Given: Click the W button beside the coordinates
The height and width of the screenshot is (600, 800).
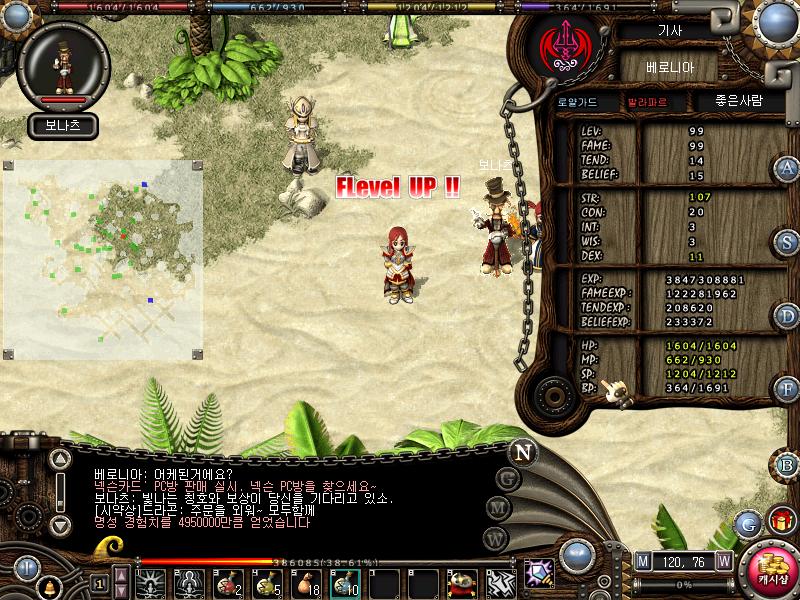Looking at the screenshot, I should tap(723, 561).
